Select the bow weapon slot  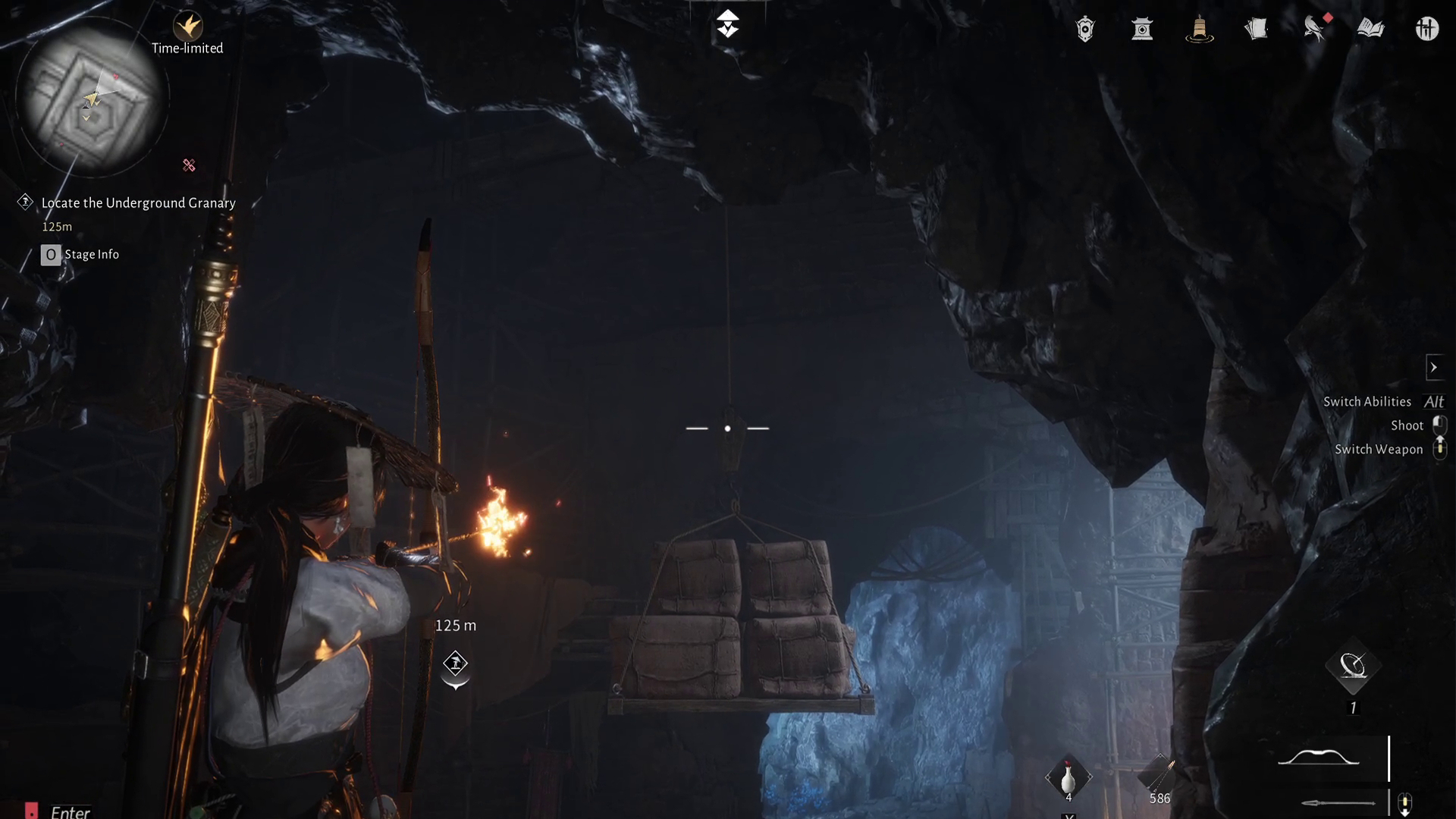point(1319,758)
